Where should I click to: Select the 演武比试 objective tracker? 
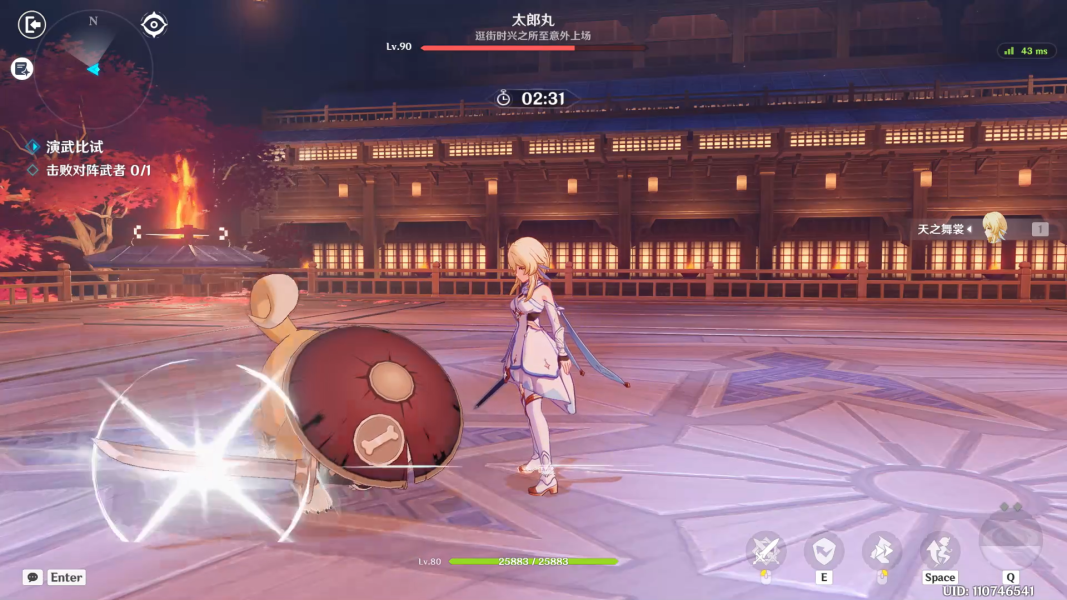(x=74, y=147)
